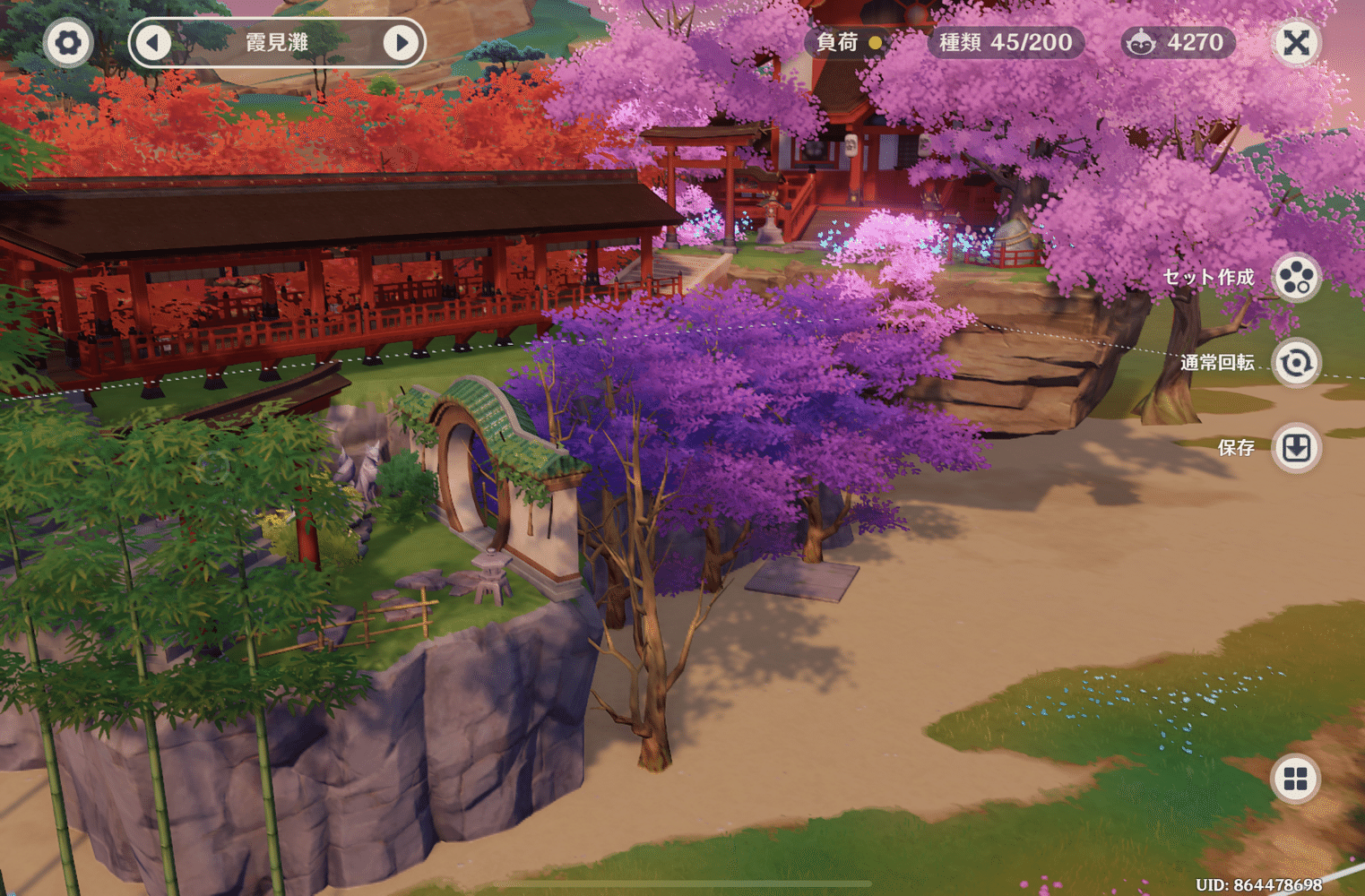Click the セット作成 set creation button

[1296, 277]
